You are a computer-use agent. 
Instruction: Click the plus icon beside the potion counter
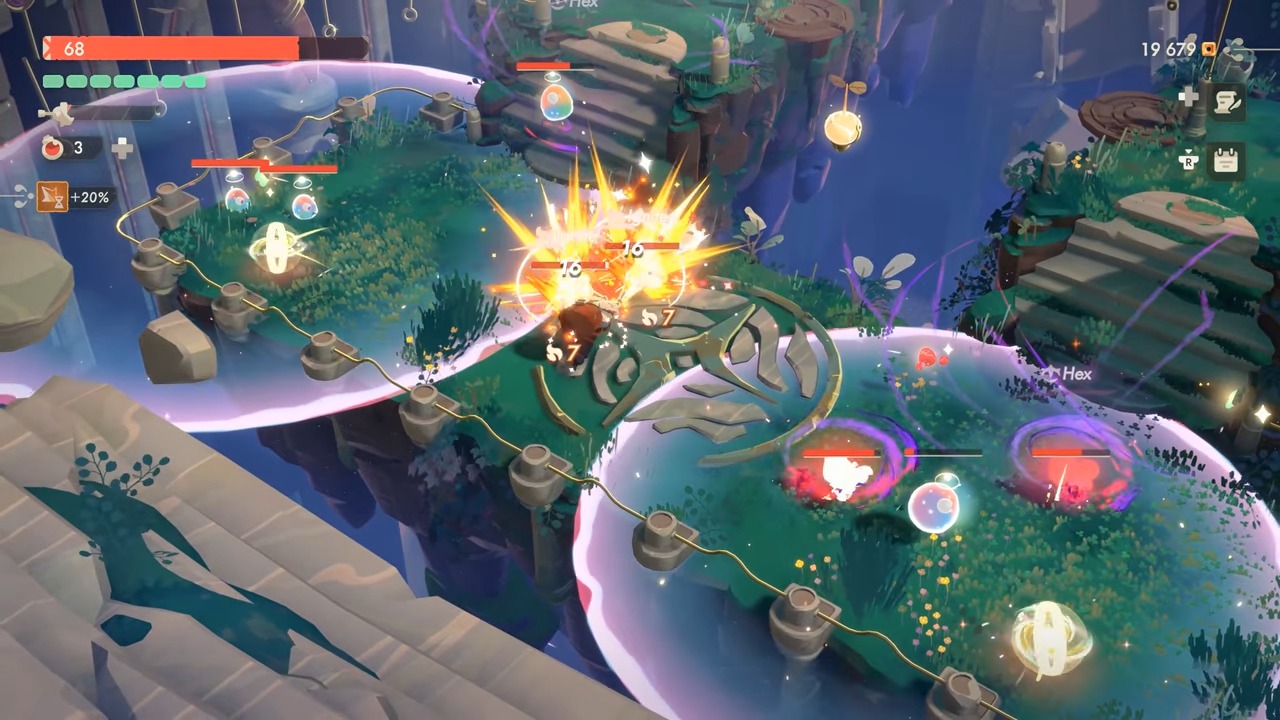pos(121,149)
